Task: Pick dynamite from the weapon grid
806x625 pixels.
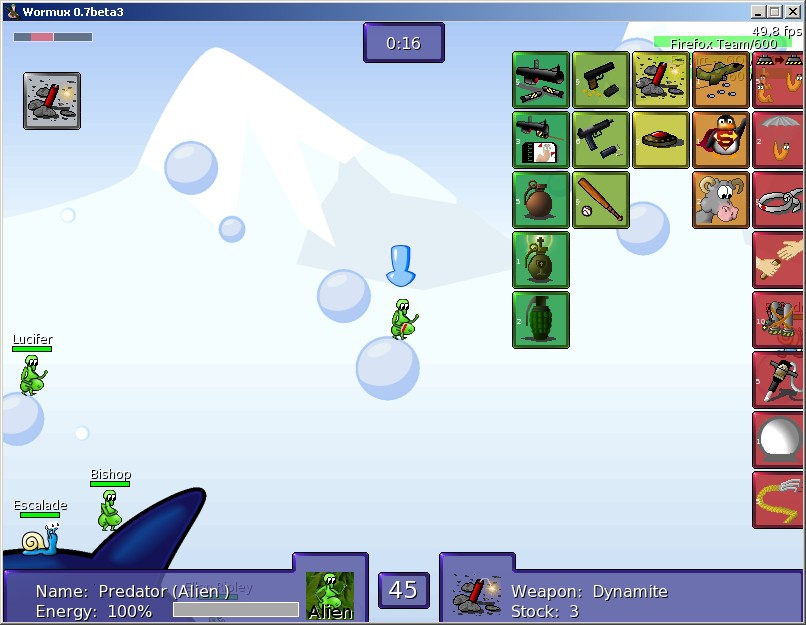Action: (661, 80)
